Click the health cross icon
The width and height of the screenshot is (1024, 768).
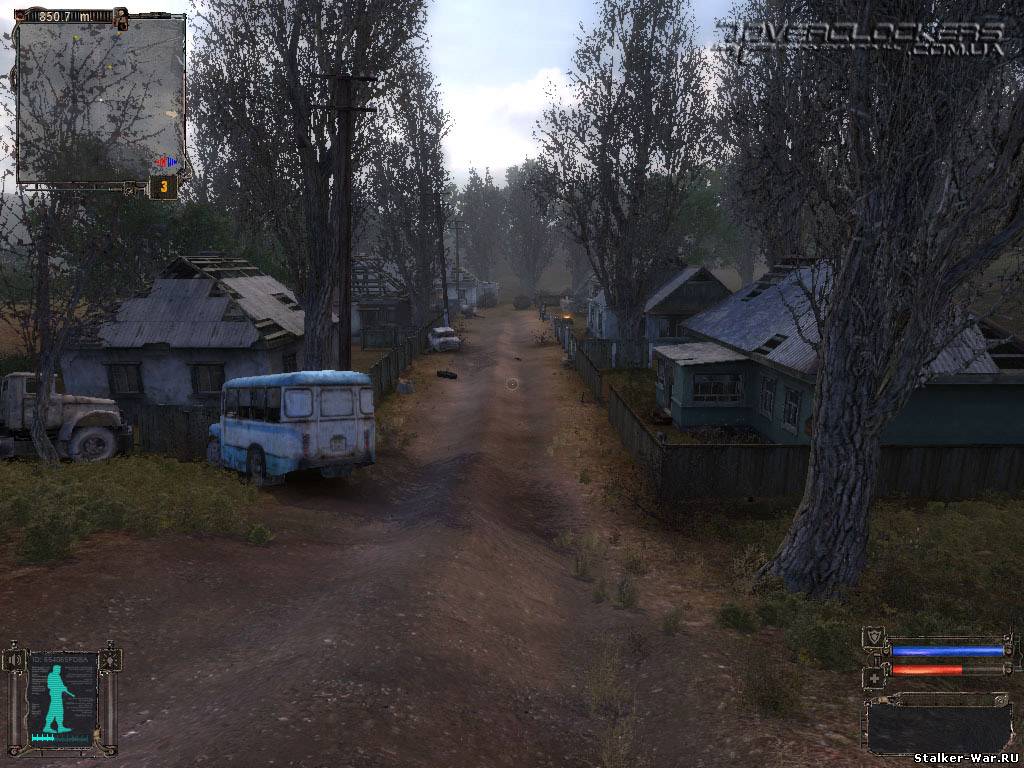874,676
